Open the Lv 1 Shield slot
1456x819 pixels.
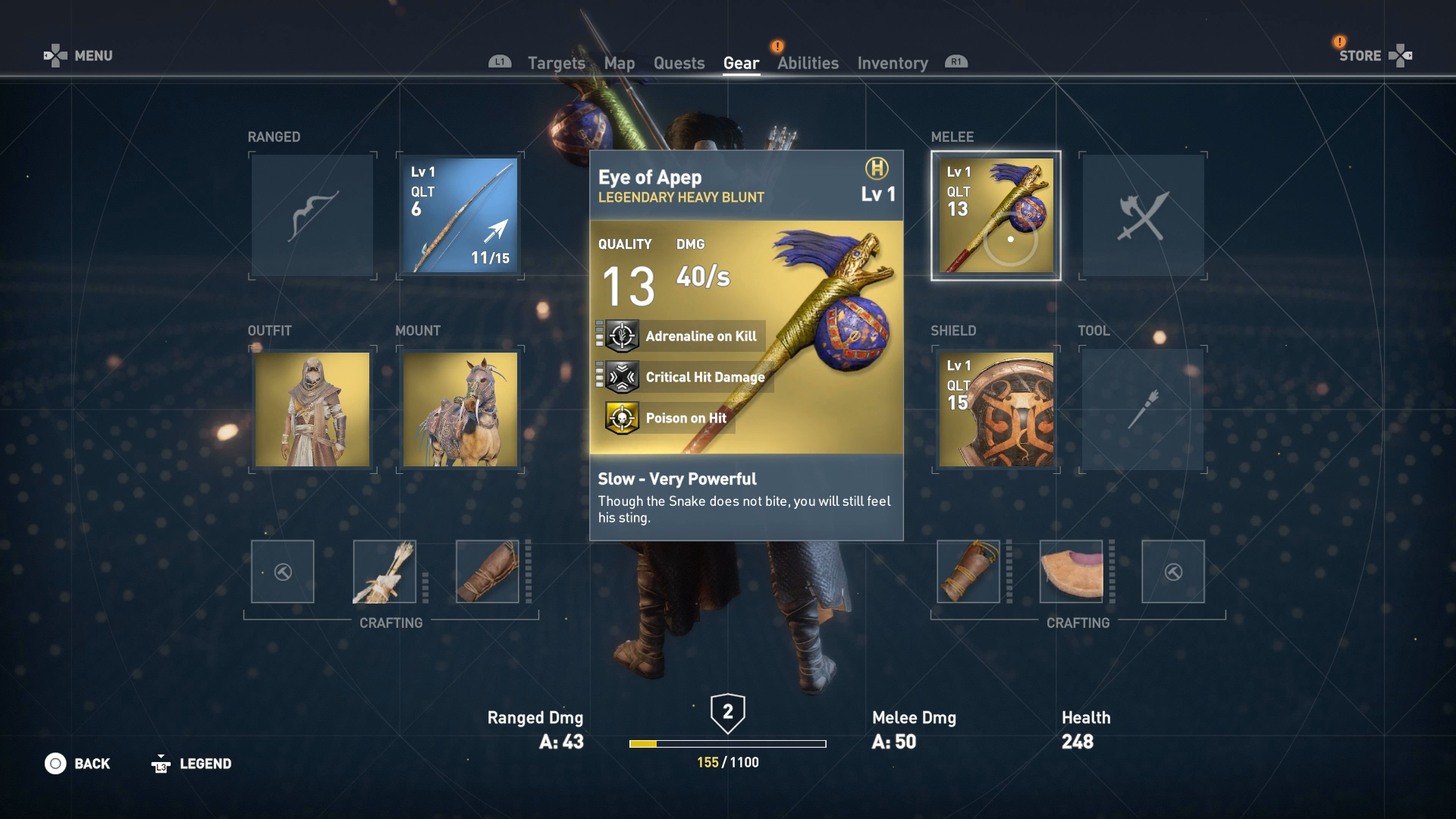click(x=995, y=409)
